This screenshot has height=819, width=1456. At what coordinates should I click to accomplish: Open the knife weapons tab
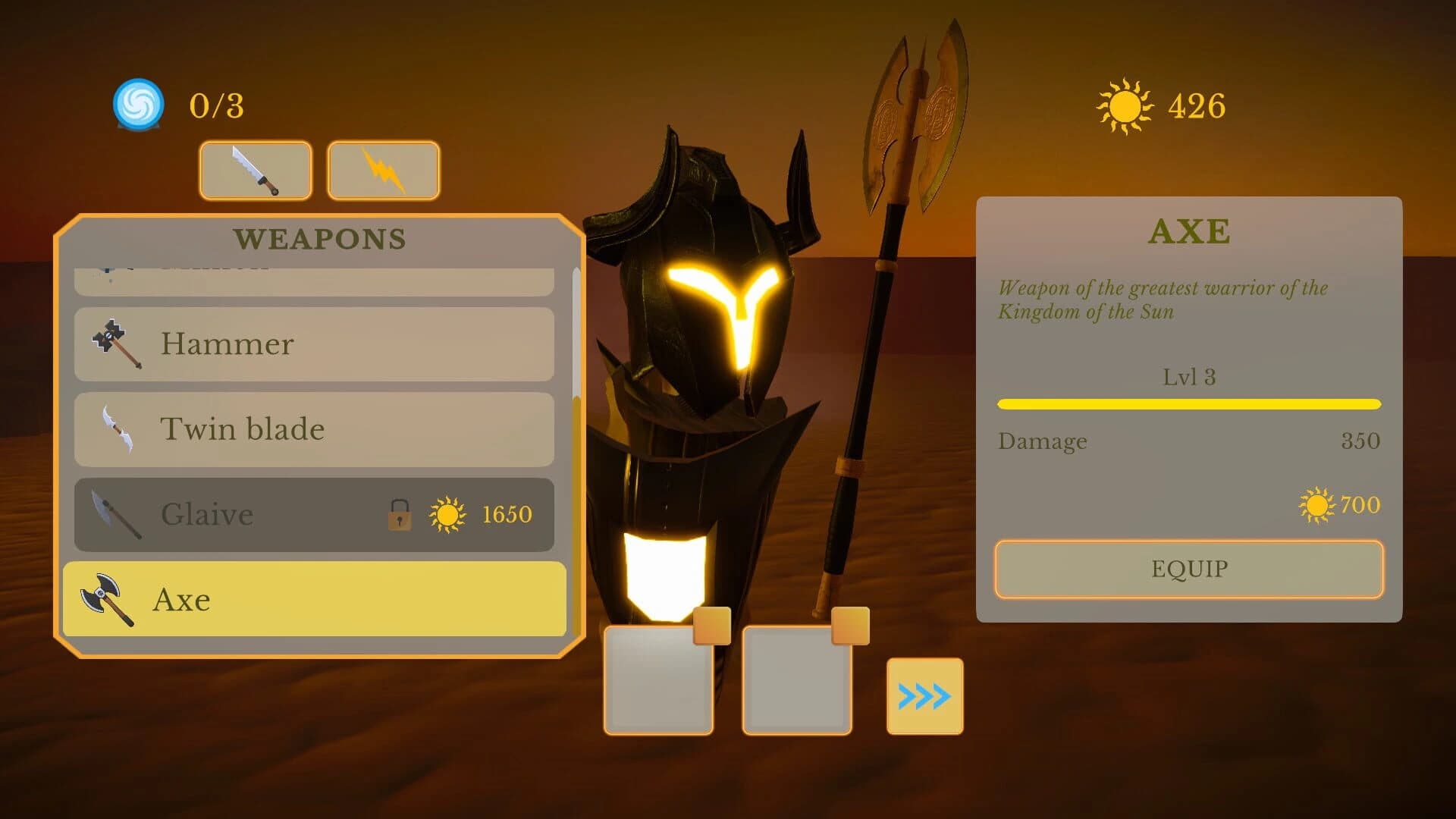tap(256, 171)
